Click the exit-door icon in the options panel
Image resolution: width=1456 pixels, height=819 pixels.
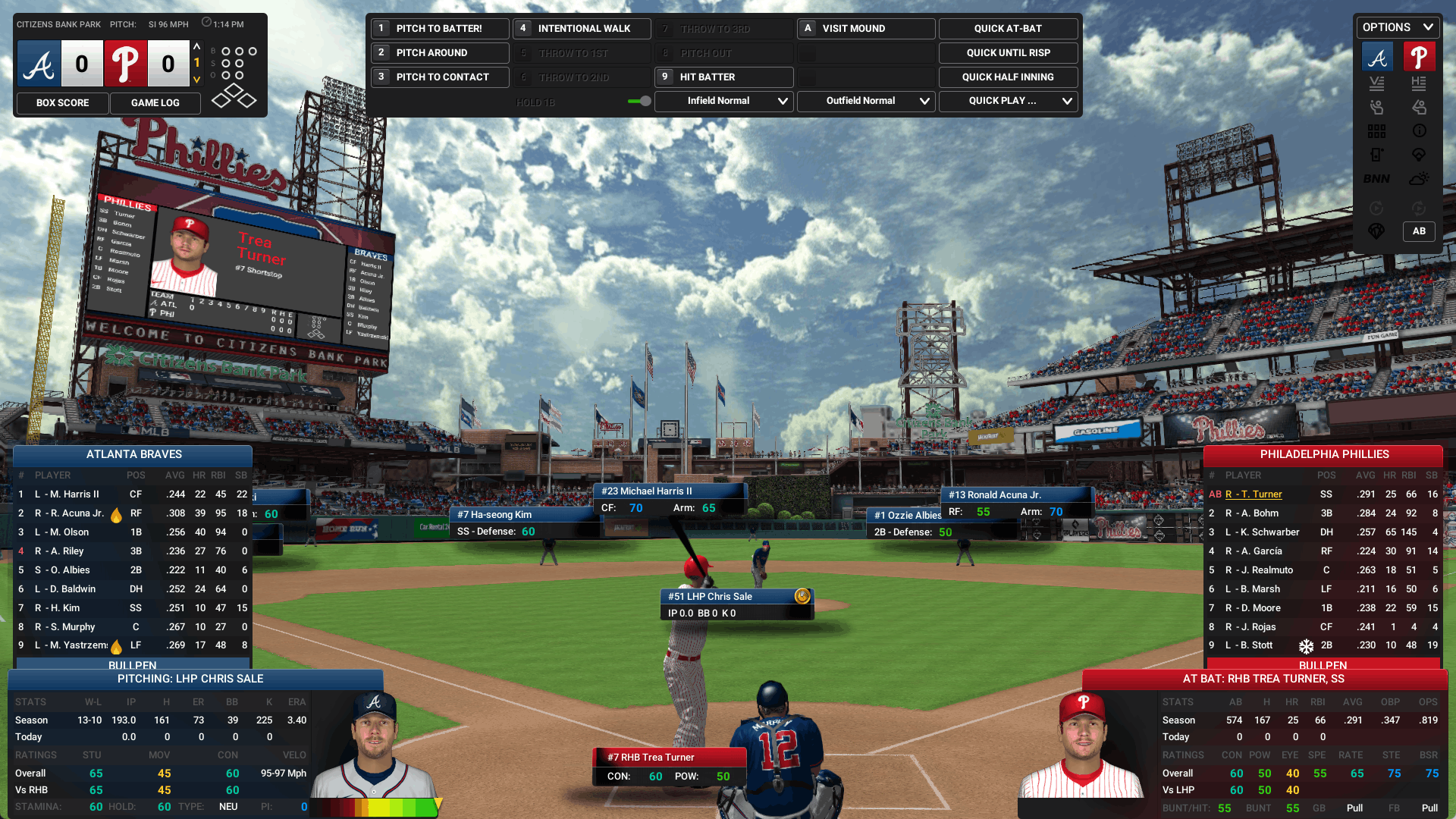point(1376,154)
